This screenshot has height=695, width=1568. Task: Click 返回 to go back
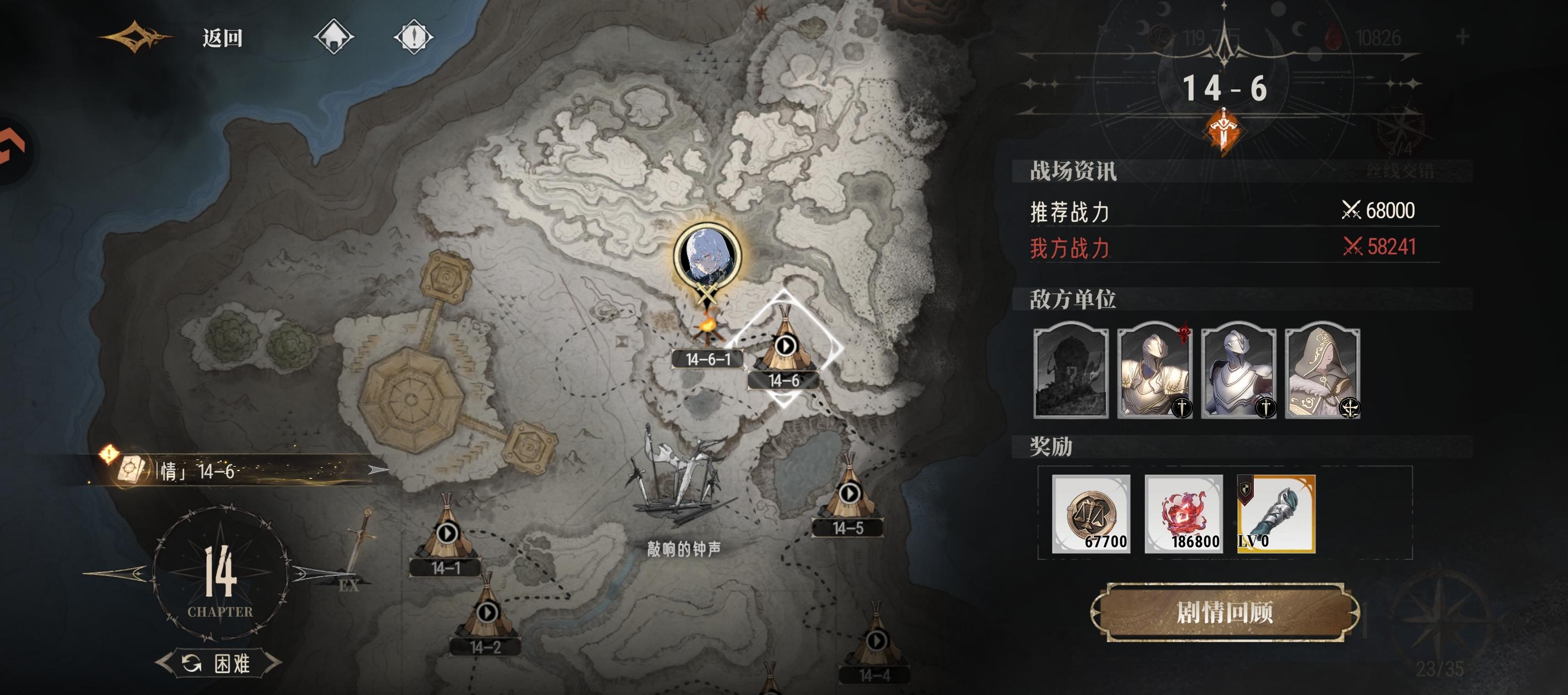(x=222, y=38)
